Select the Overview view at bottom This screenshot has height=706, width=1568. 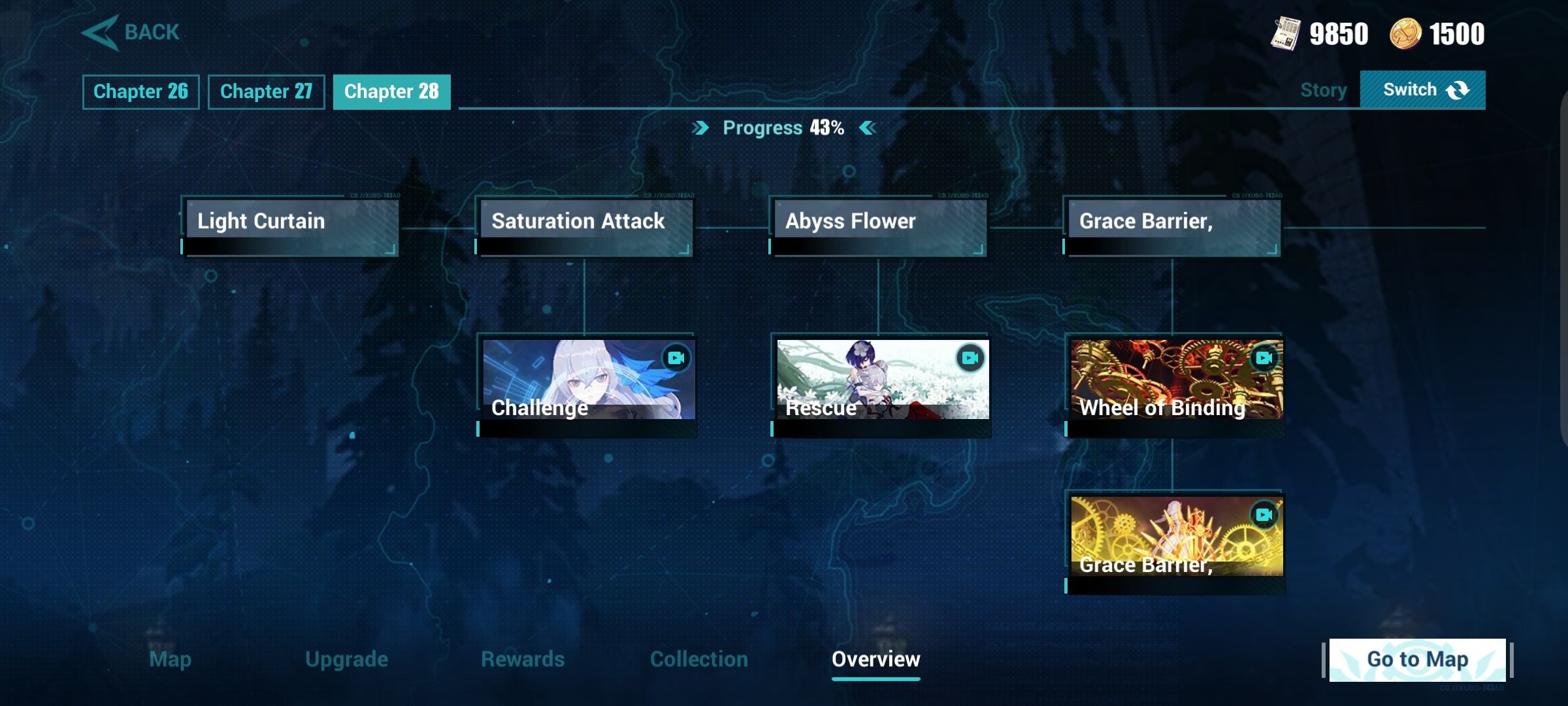876,660
